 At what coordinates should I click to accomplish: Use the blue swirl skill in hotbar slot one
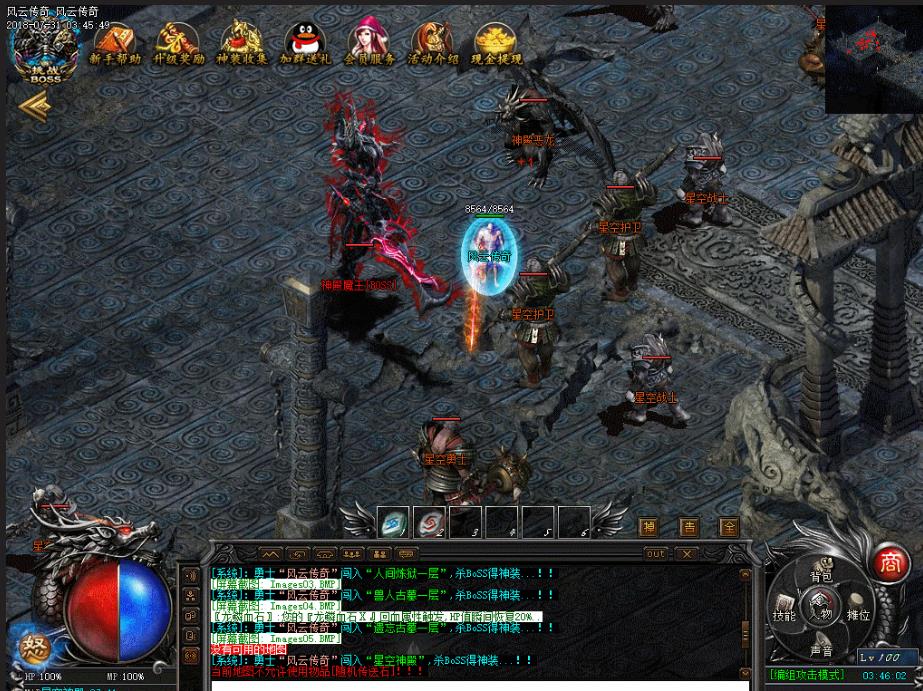point(395,522)
